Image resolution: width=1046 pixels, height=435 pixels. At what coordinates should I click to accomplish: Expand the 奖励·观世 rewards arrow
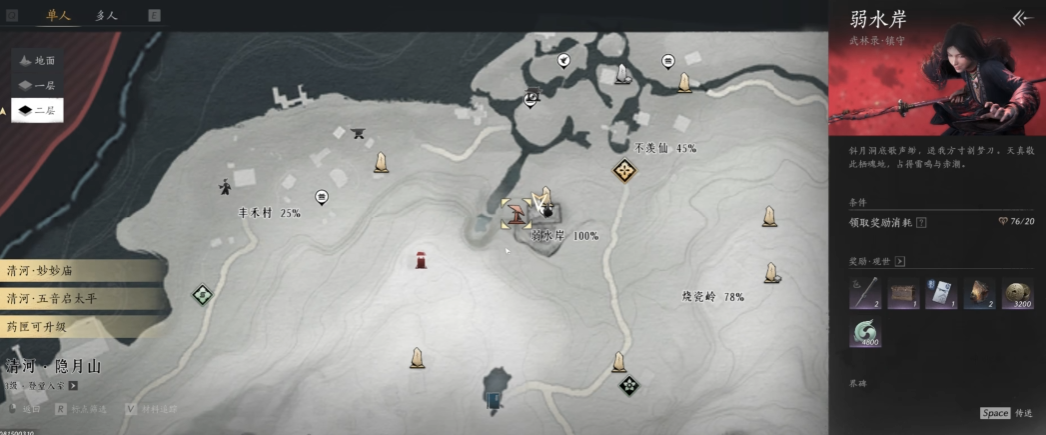coord(900,262)
